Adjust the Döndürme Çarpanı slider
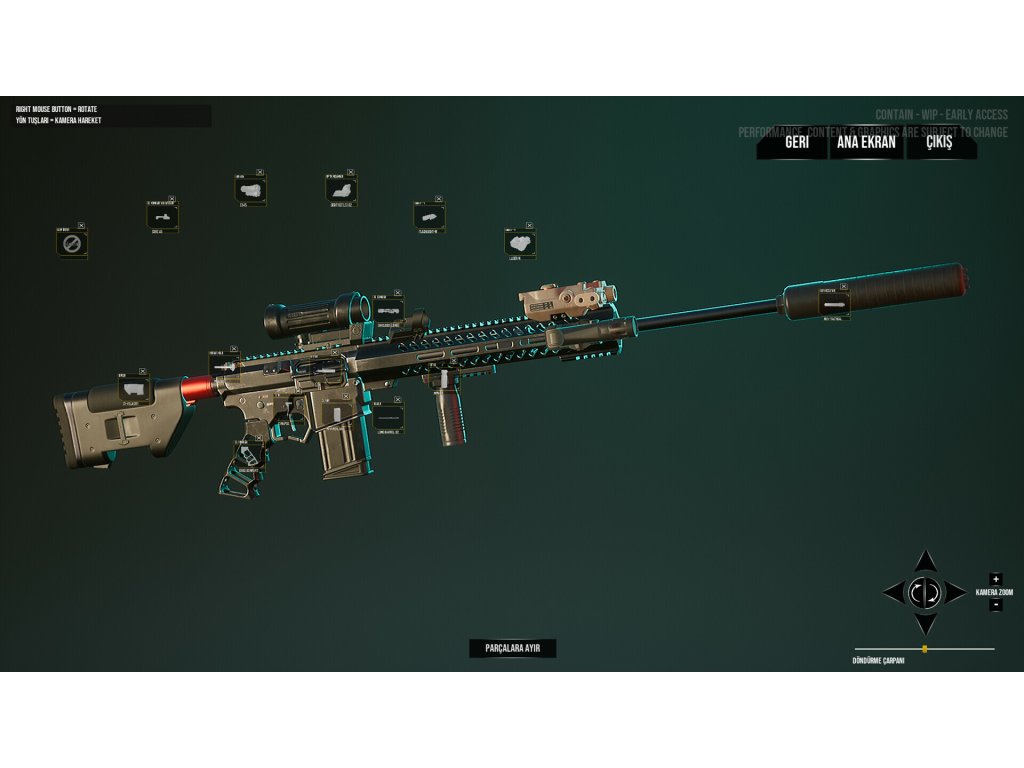1024x768 pixels. click(x=925, y=649)
